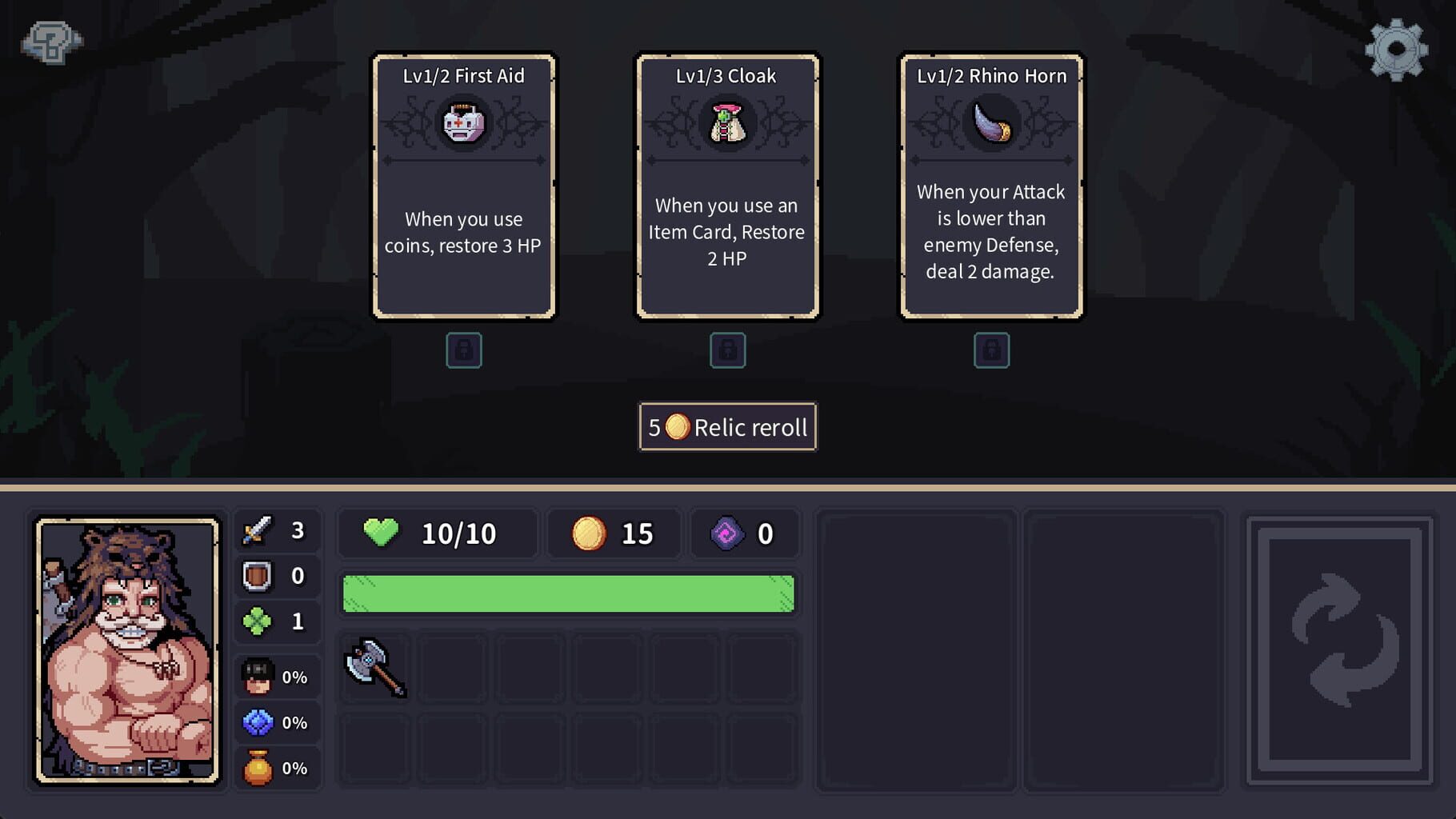Pick the Rhino Horn relic card
The height and width of the screenshot is (819, 1456).
click(991, 188)
